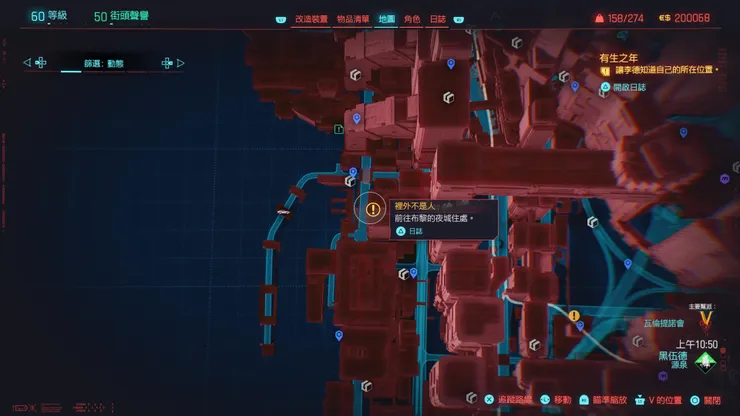Select the green marker on the left map edge
Image resolution: width=740 pixels, height=416 pixels.
[341, 129]
